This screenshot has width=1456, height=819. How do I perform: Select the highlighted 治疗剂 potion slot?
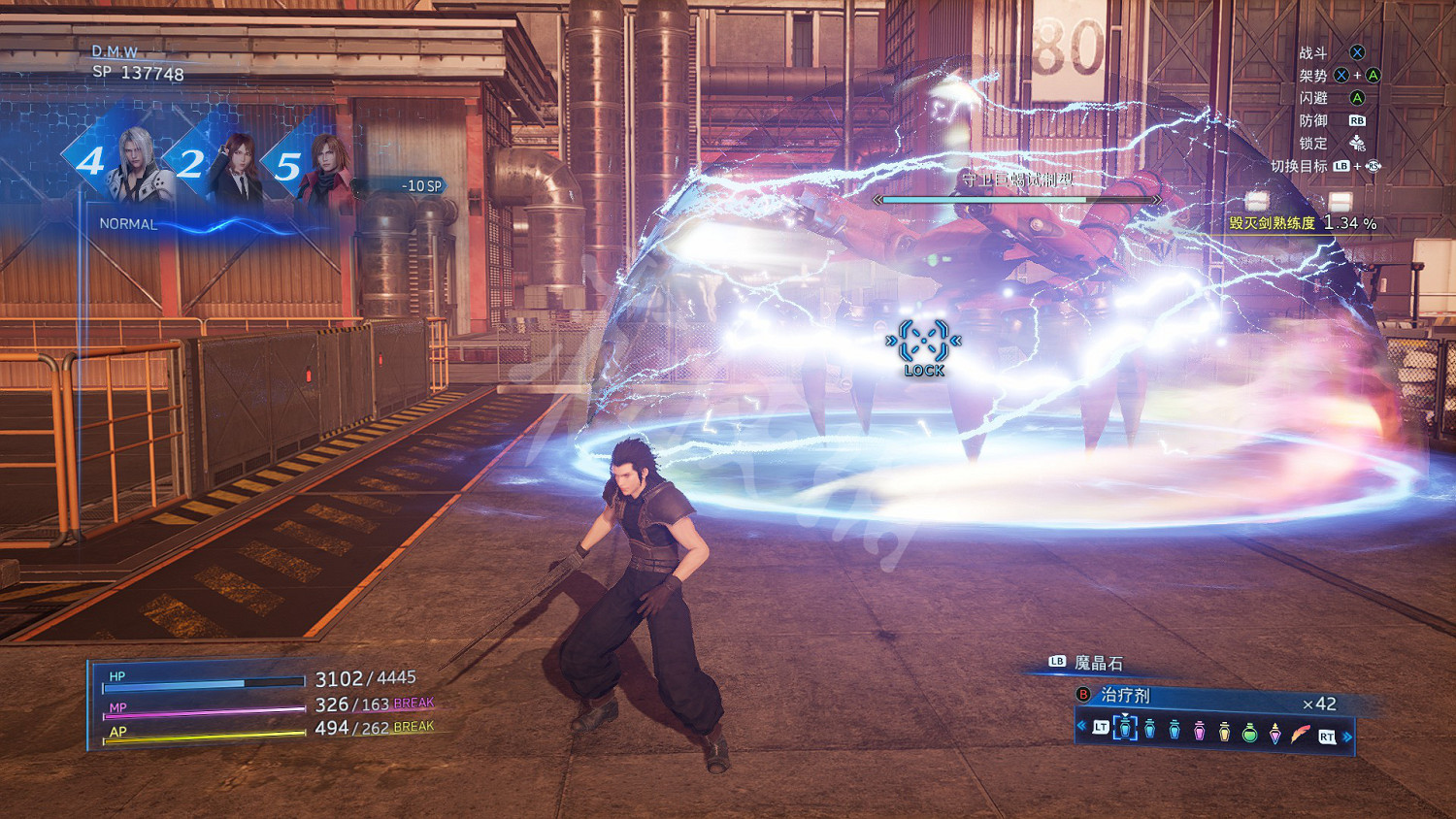pyautogui.click(x=1125, y=728)
